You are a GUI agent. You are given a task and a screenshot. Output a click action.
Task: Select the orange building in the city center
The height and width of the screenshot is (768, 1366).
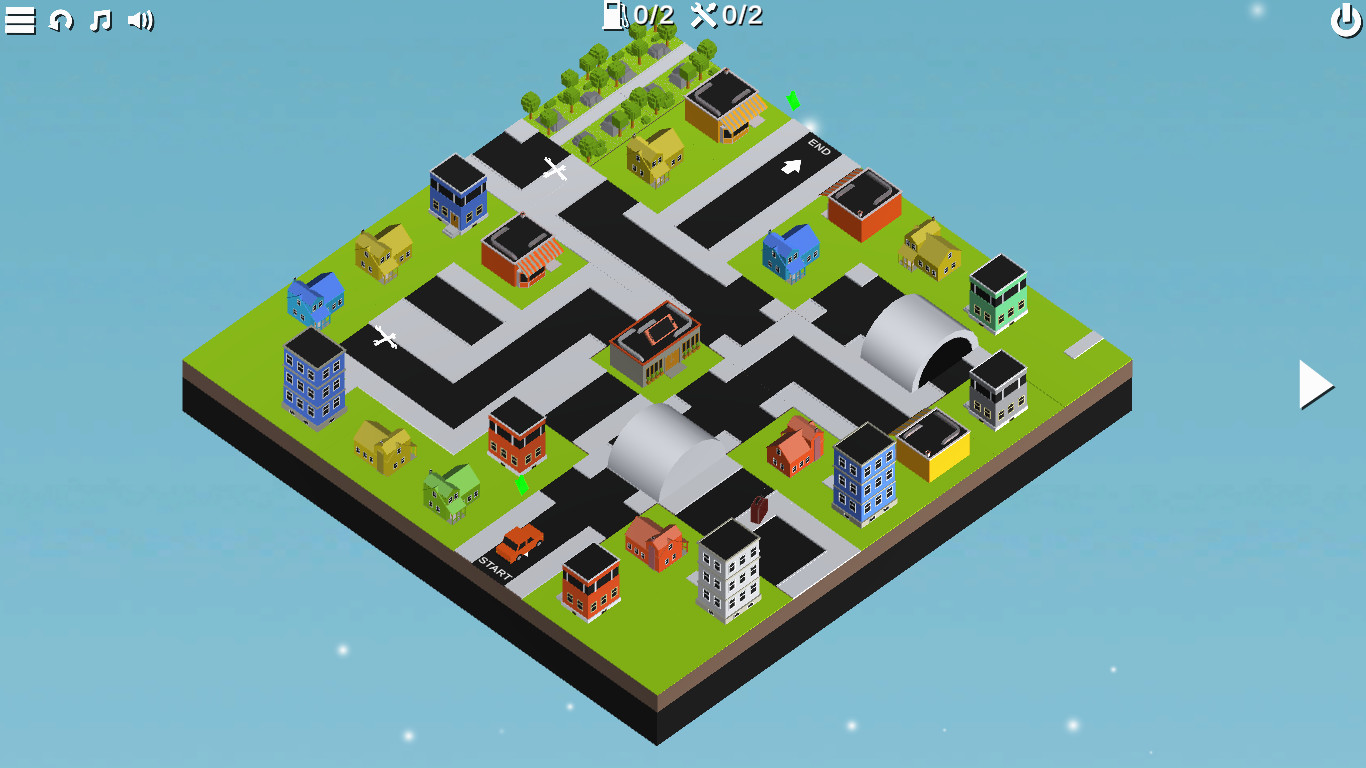pos(655,340)
